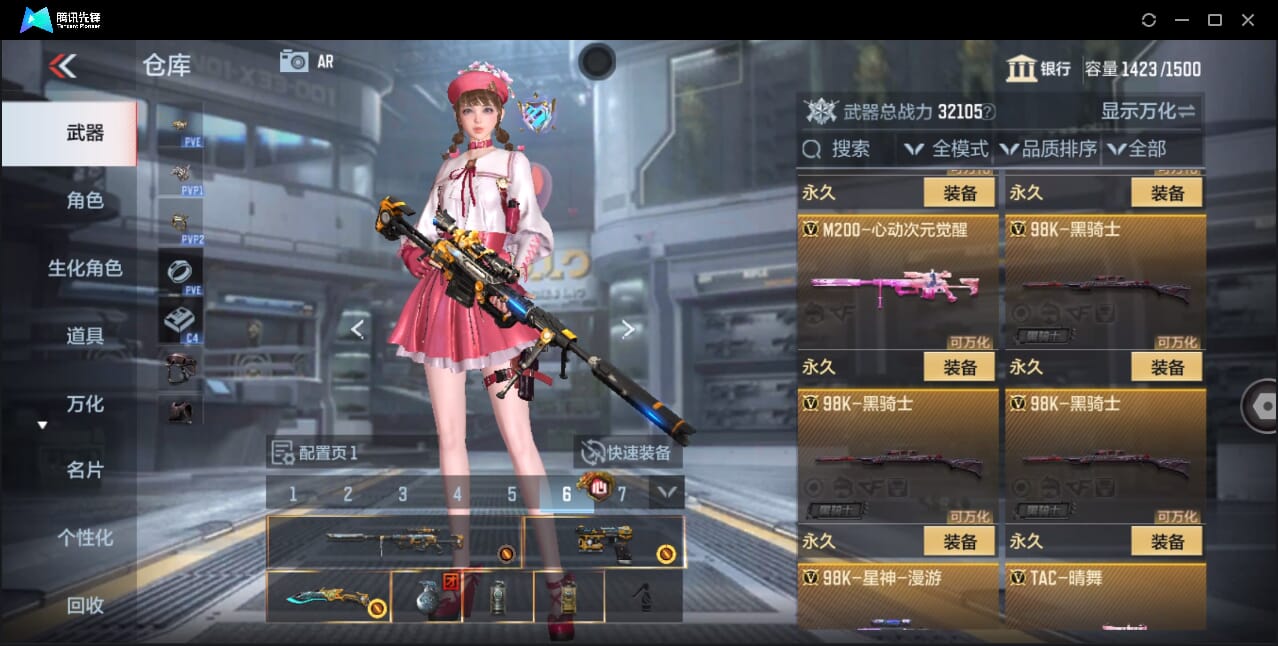Screen dimensions: 1278x646
Task: Open the 万化 category
Action: click(84, 404)
